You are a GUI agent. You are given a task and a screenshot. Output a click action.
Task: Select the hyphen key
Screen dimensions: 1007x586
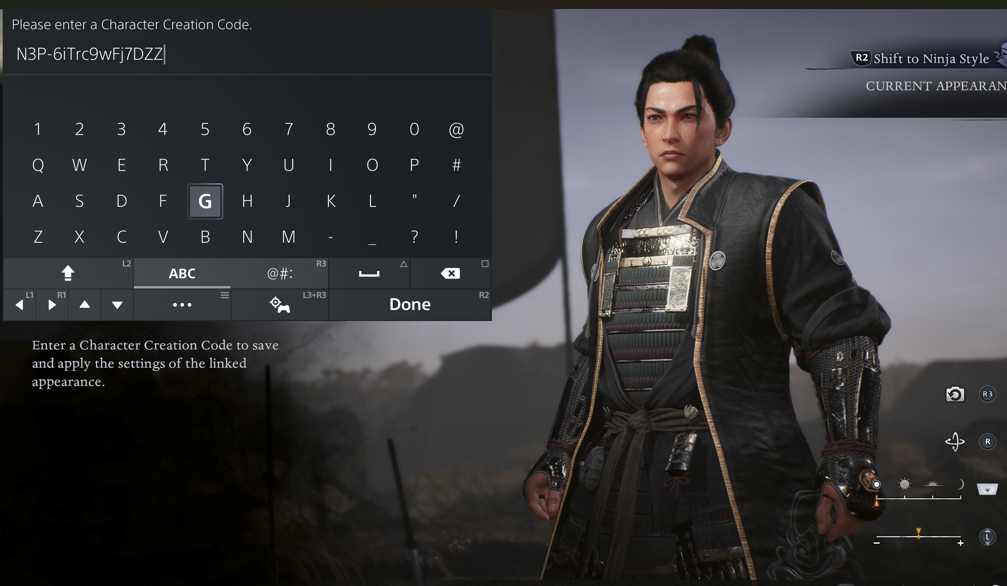(x=330, y=237)
